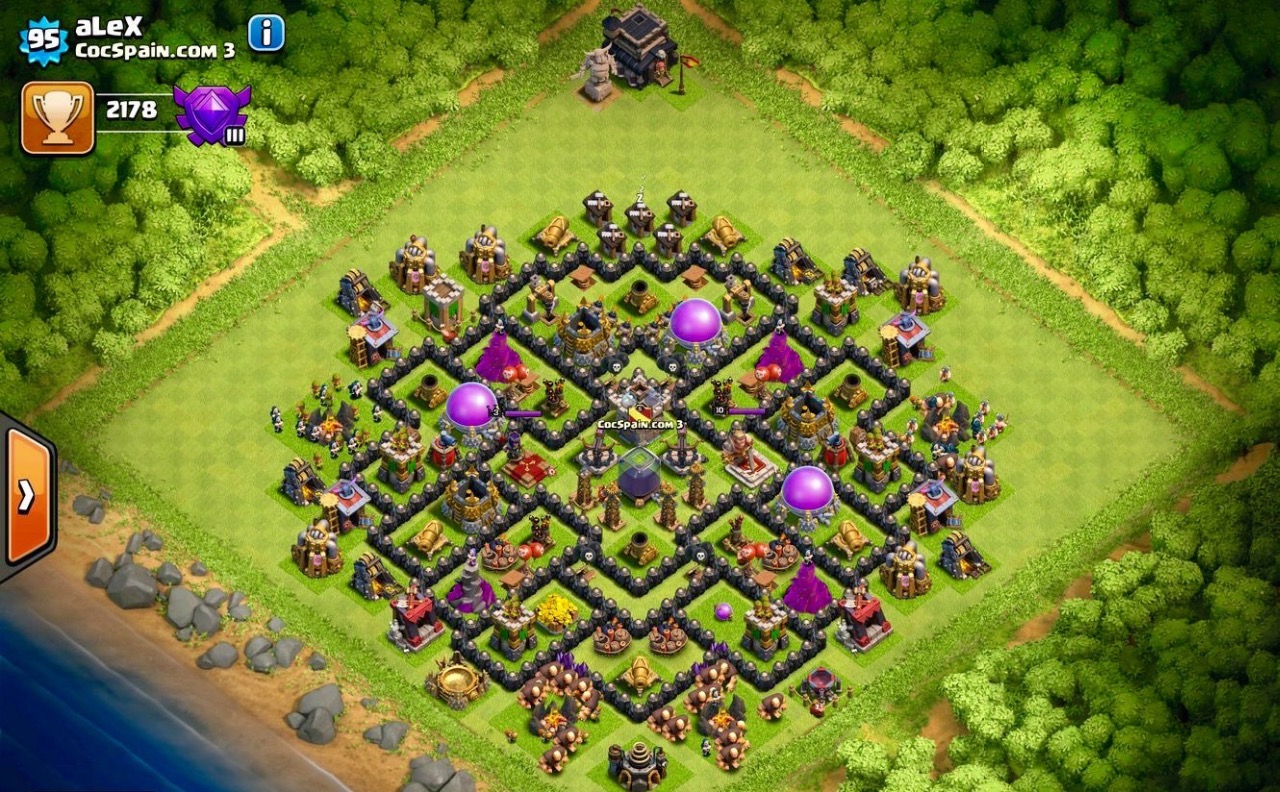Open the purple league shield badge

pos(211,113)
